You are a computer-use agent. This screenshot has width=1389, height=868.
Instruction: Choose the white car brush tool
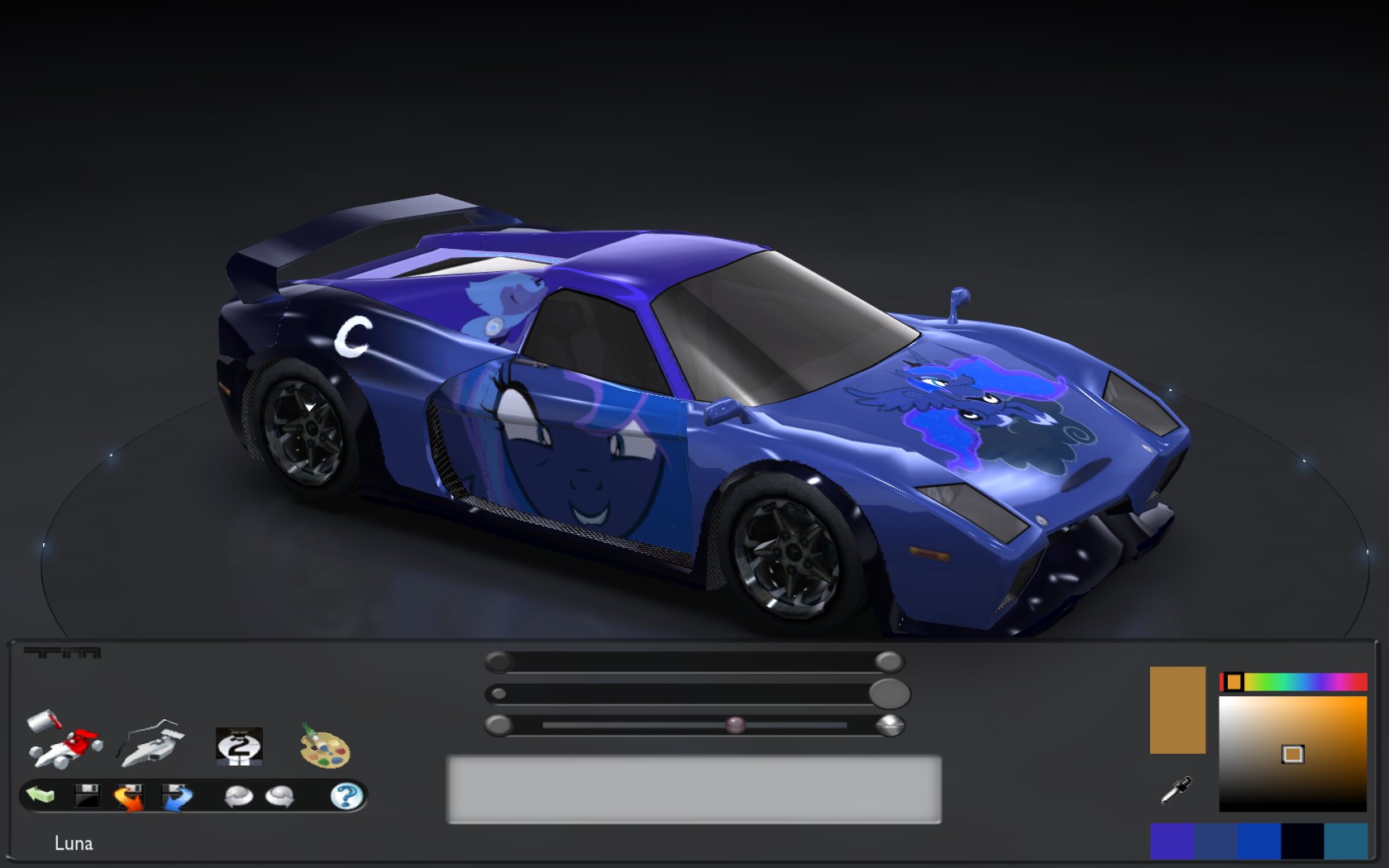[x=150, y=742]
